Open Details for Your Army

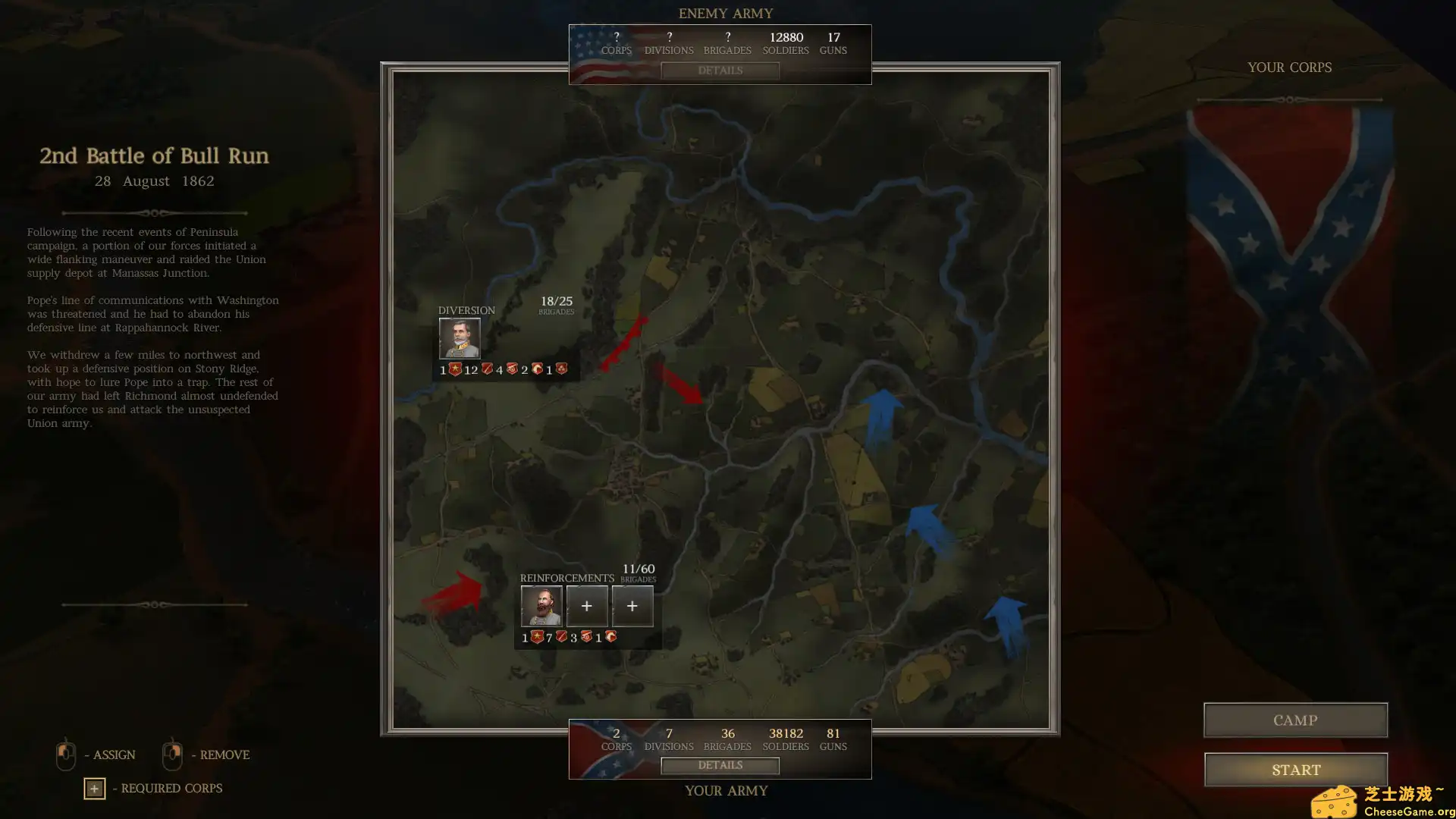tap(719, 765)
